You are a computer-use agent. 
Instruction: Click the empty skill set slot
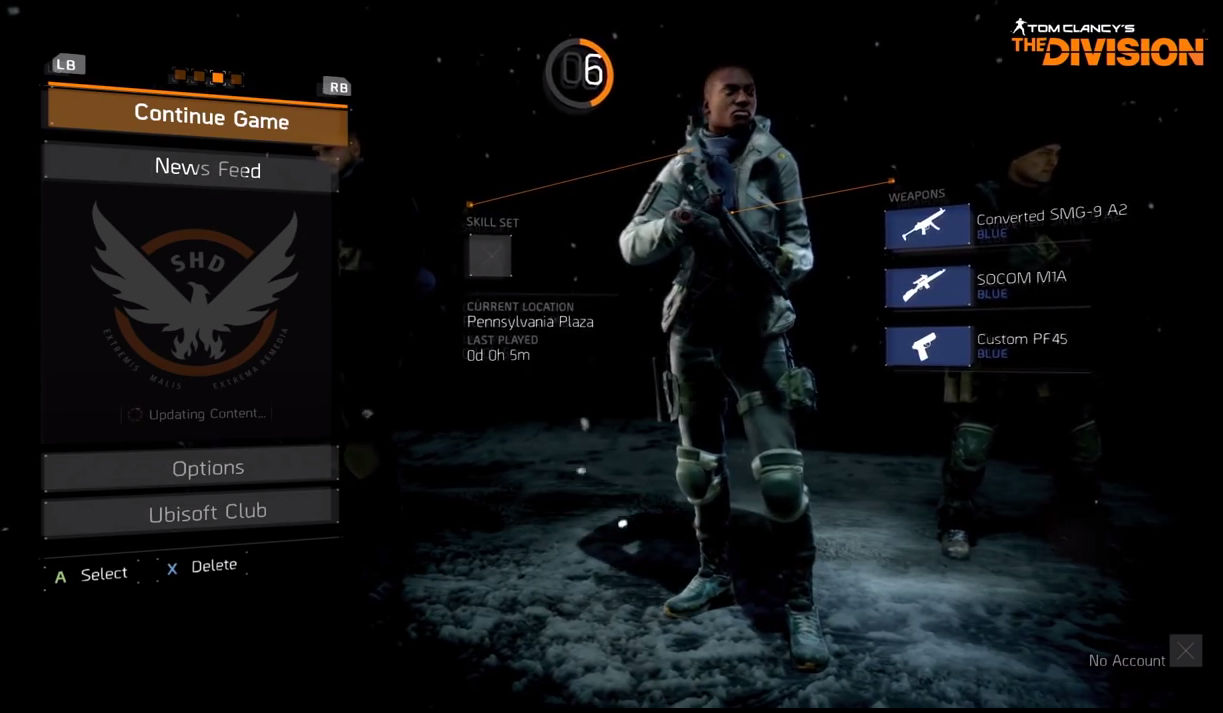(x=490, y=256)
